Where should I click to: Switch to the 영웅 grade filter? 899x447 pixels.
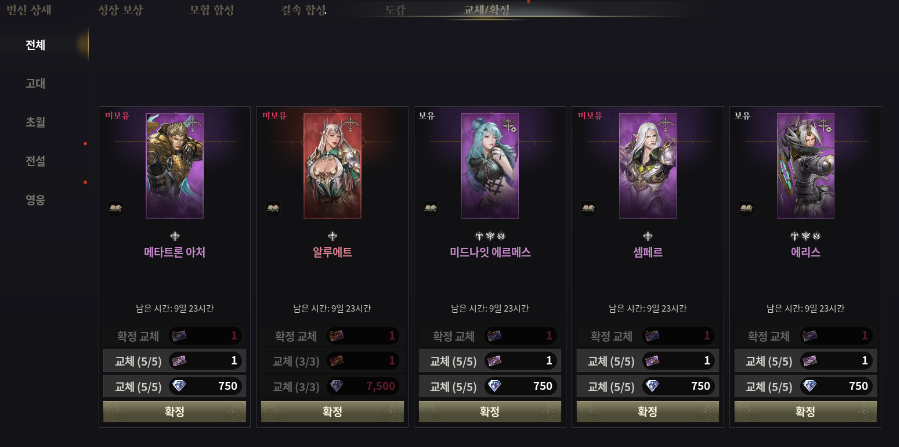[36, 199]
